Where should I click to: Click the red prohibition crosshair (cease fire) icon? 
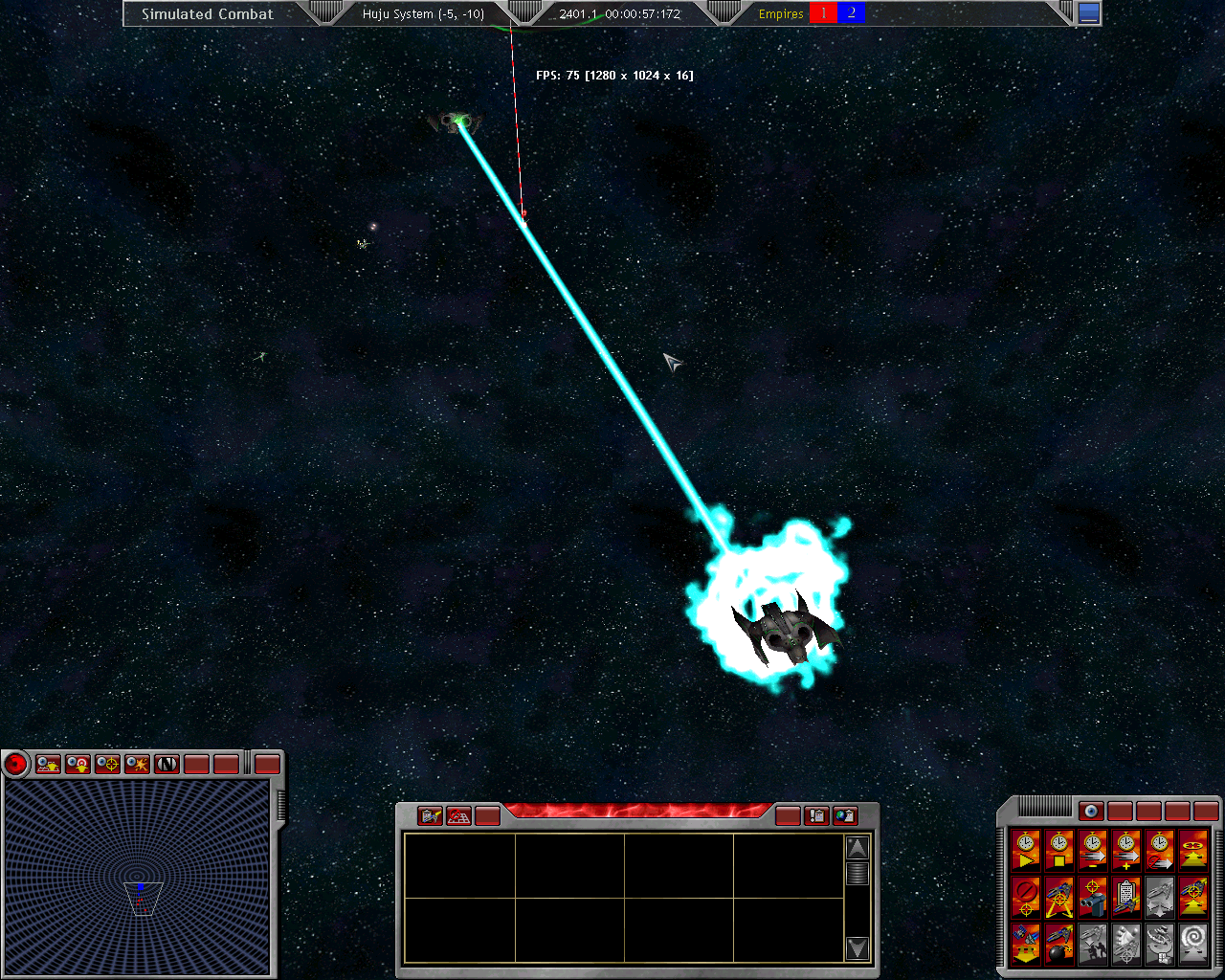[1025, 897]
